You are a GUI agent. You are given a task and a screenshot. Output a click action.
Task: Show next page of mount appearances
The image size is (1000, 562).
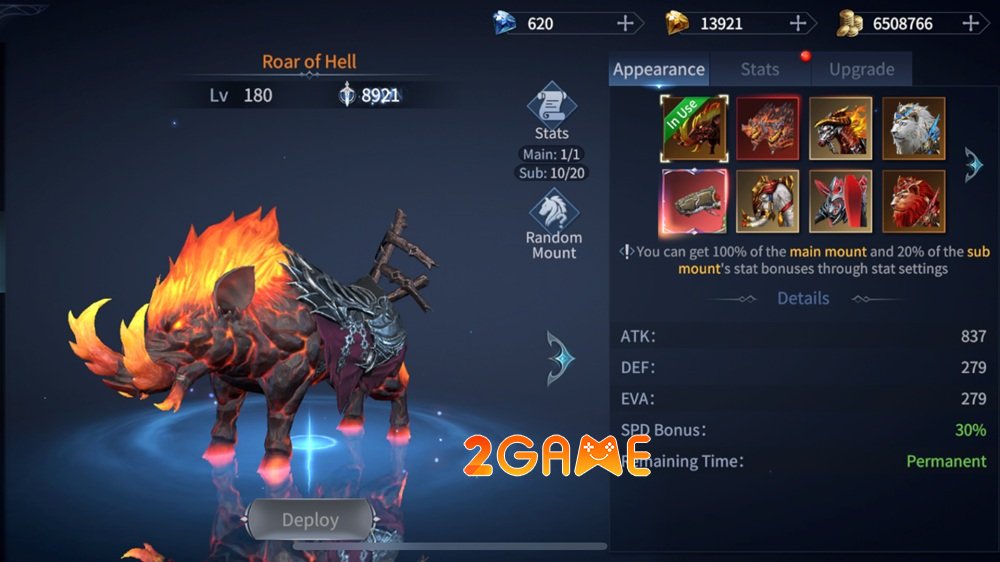click(973, 164)
